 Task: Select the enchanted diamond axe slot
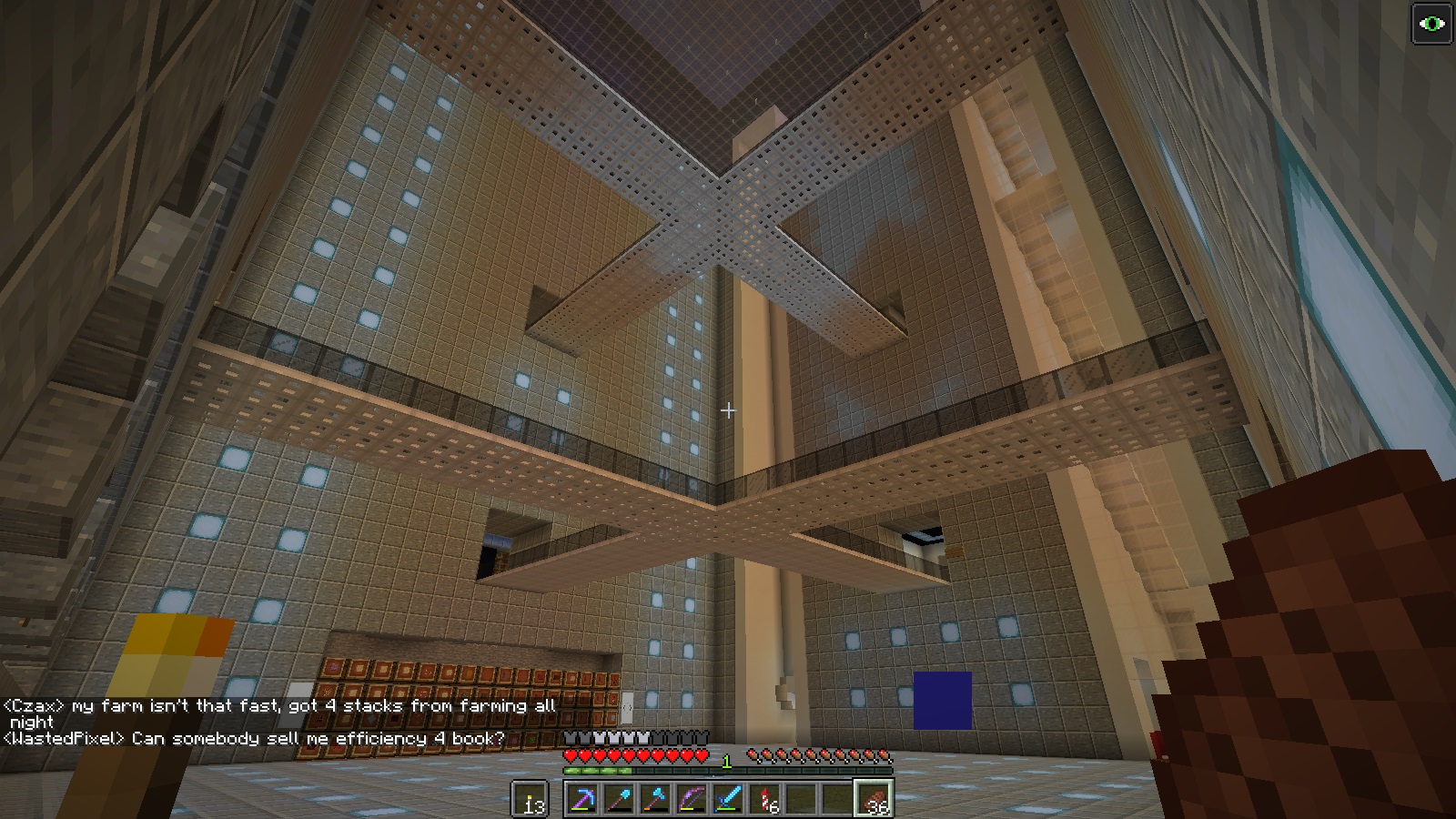tap(655, 799)
